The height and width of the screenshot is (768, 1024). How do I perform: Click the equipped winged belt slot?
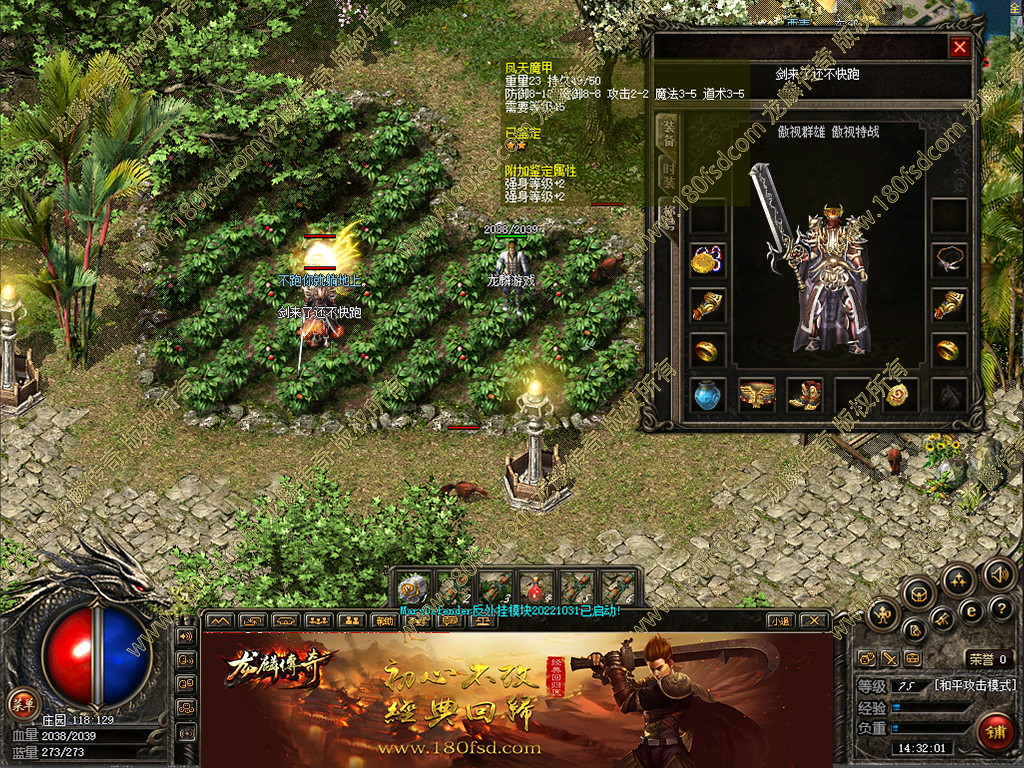coord(757,395)
